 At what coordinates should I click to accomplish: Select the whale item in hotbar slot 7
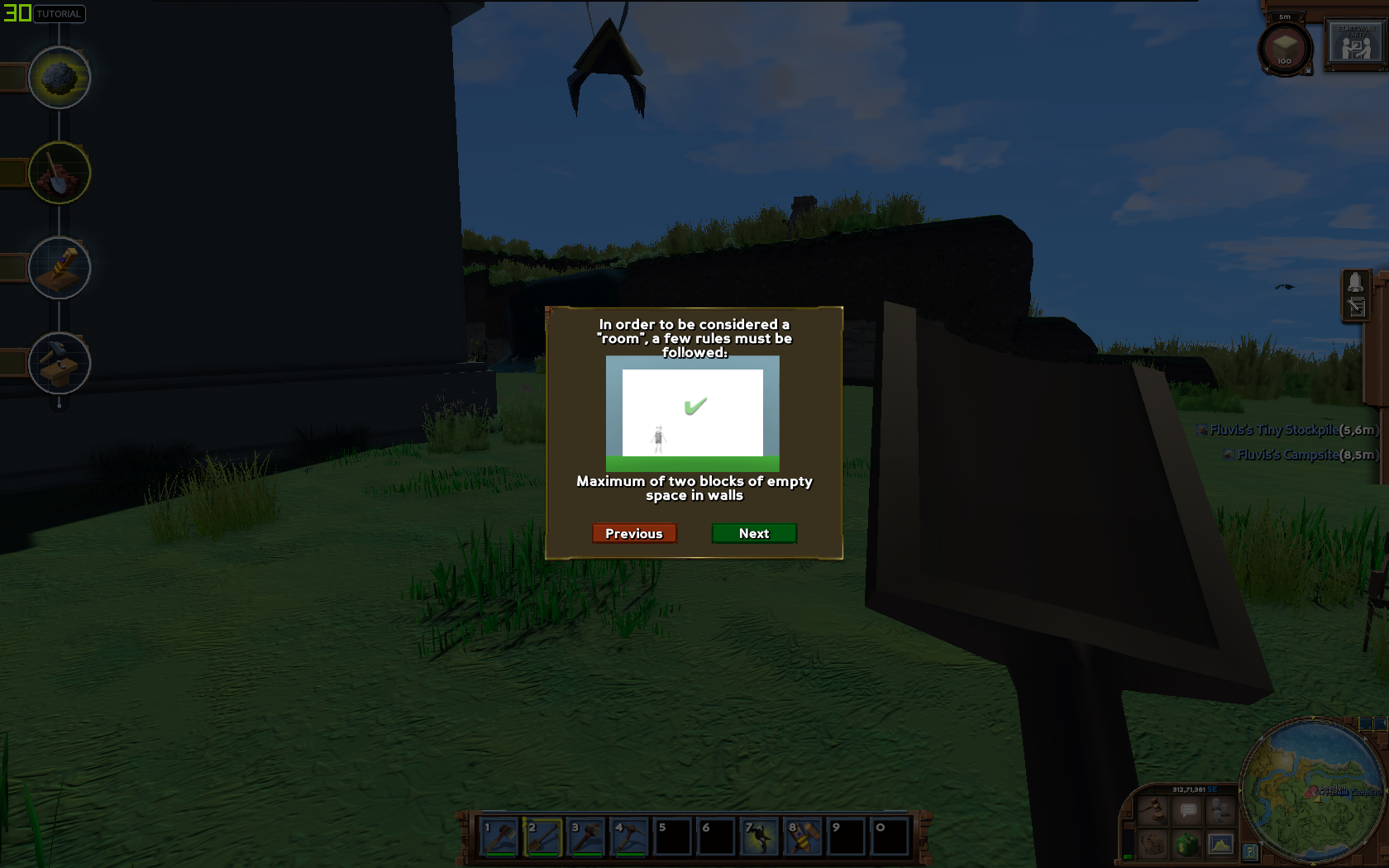(x=761, y=837)
